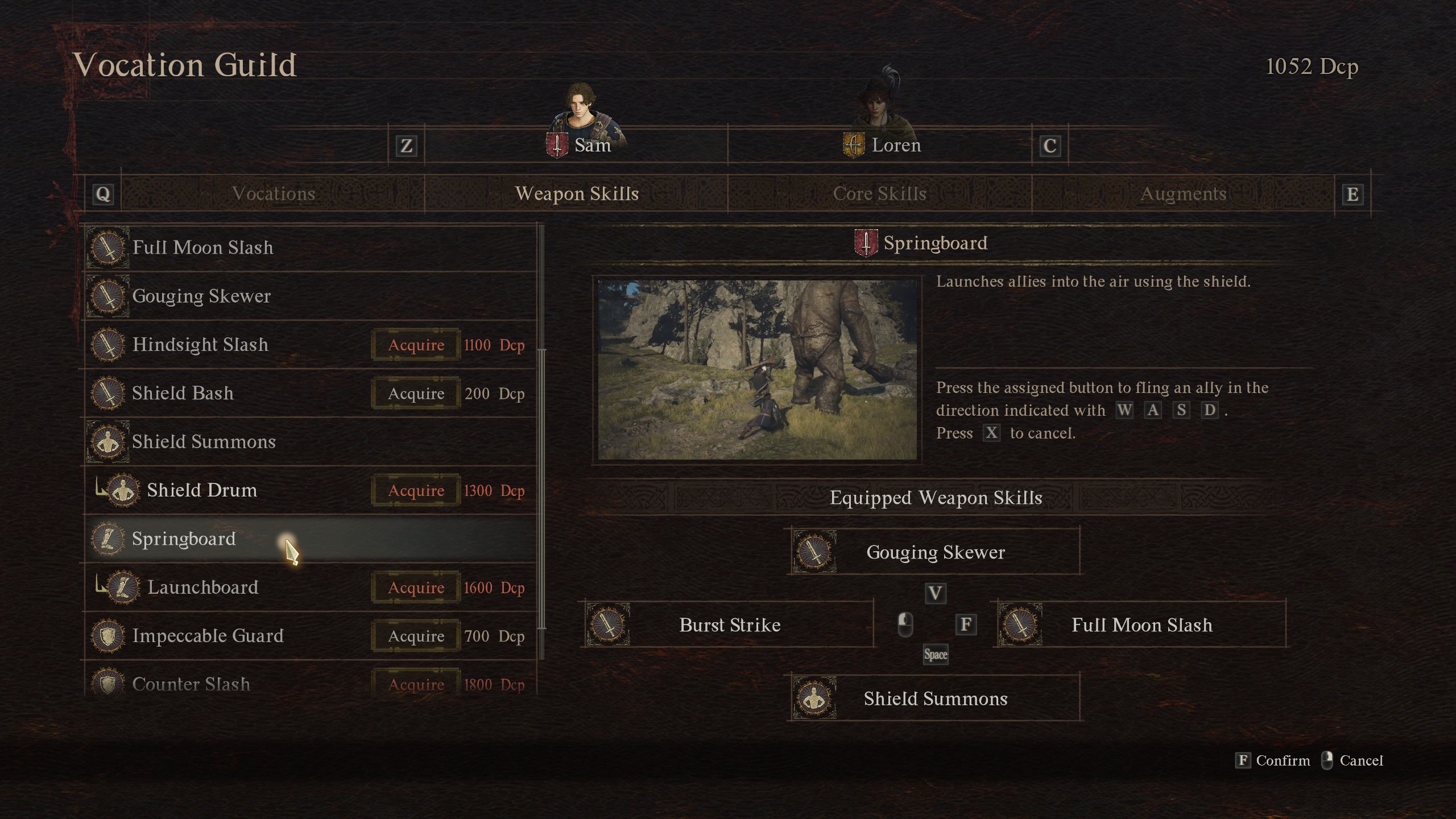
Task: Switch to the Augments tab
Action: (x=1183, y=194)
